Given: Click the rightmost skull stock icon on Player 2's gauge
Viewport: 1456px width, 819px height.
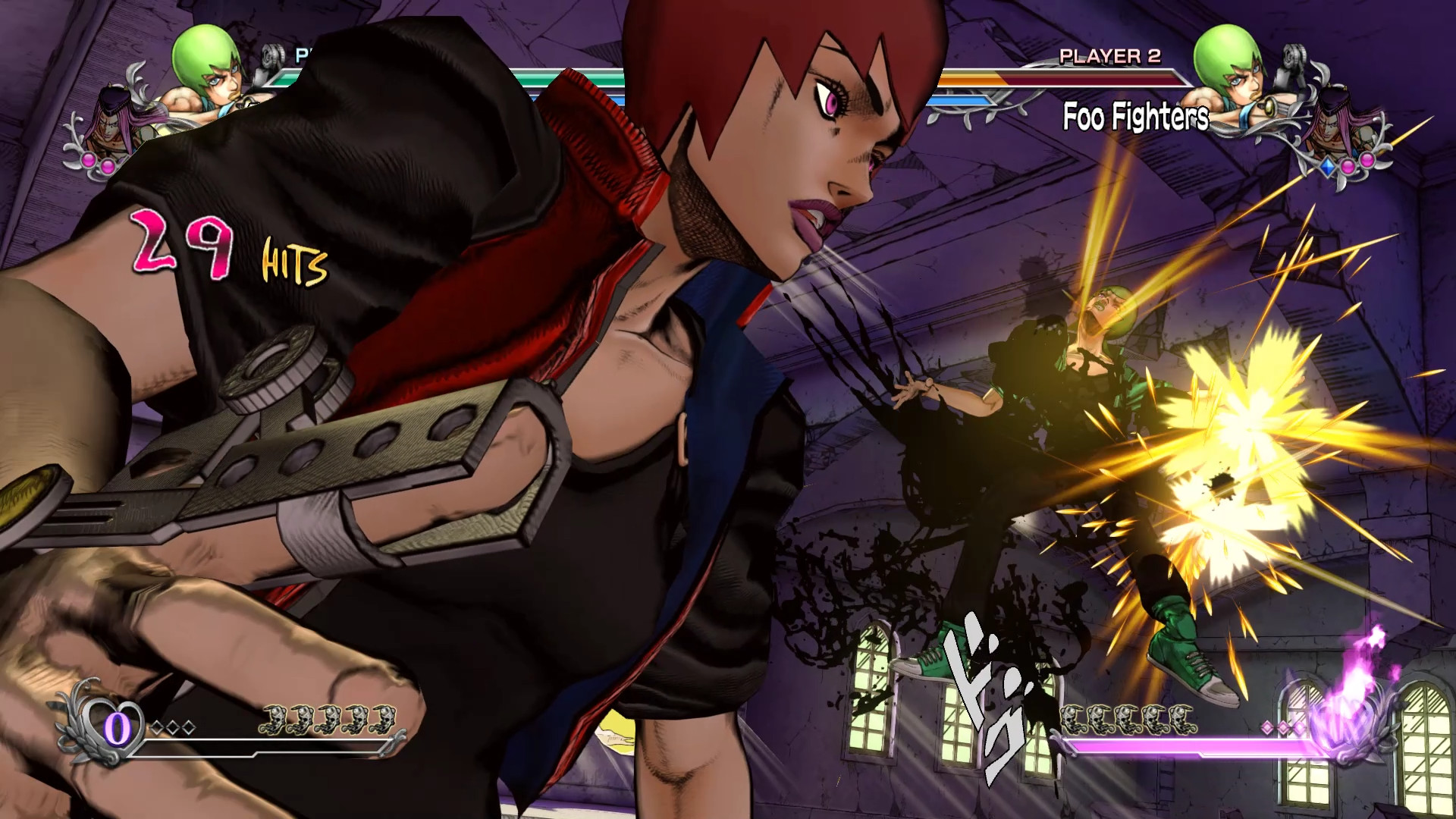Looking at the screenshot, I should point(1181,719).
